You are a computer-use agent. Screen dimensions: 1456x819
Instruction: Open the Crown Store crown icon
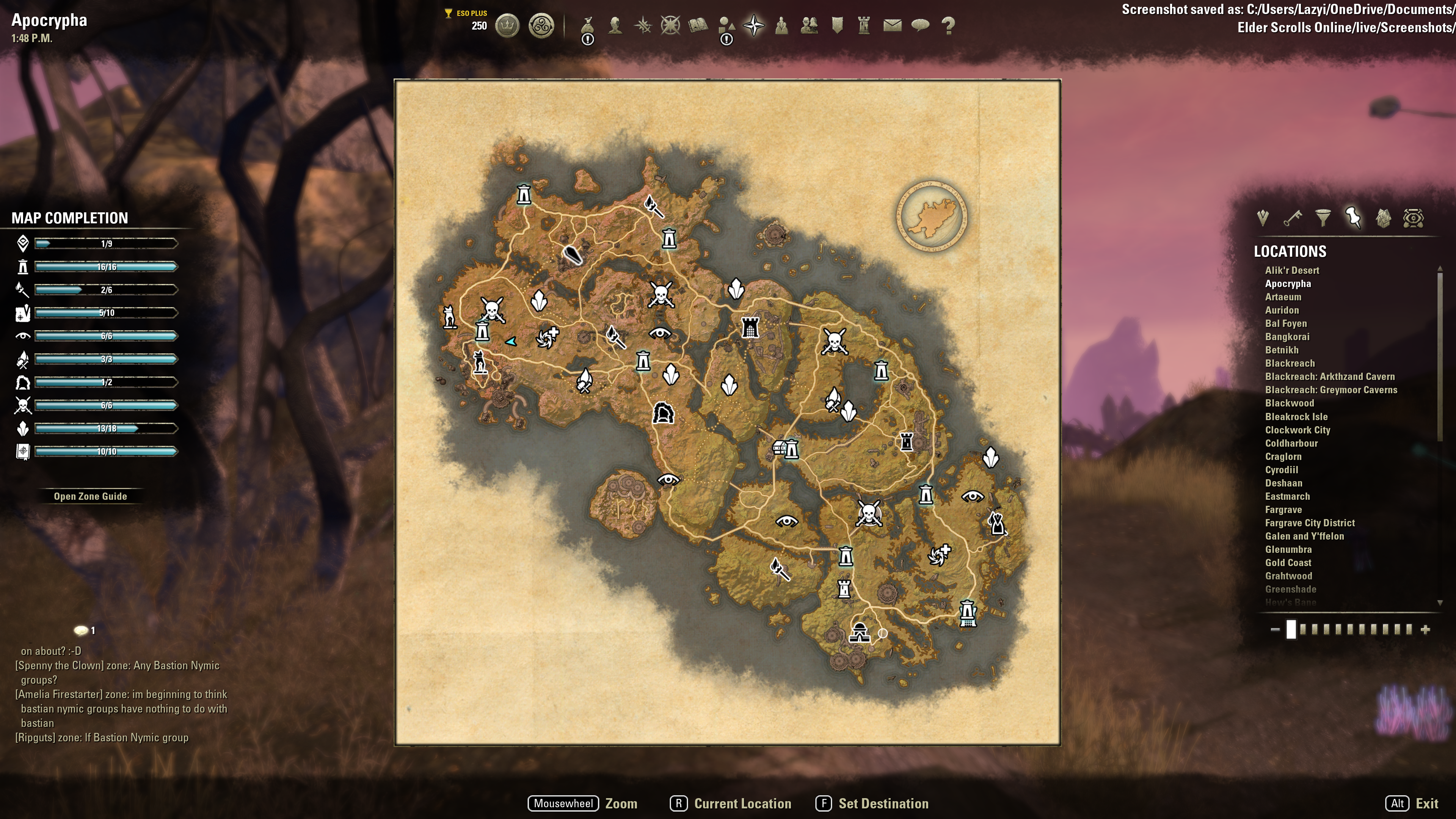click(x=507, y=25)
